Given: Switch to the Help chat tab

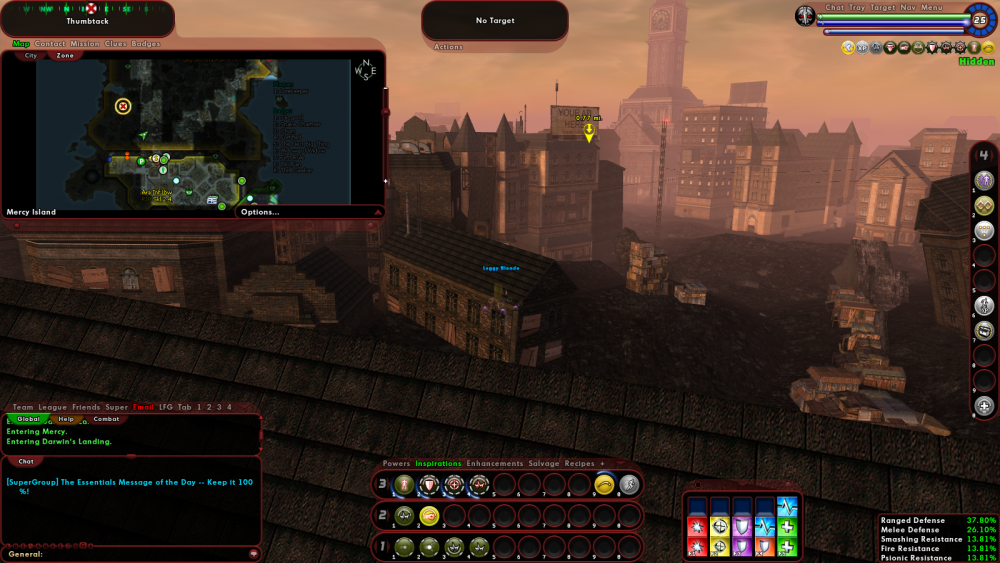Looking at the screenshot, I should 66,419.
